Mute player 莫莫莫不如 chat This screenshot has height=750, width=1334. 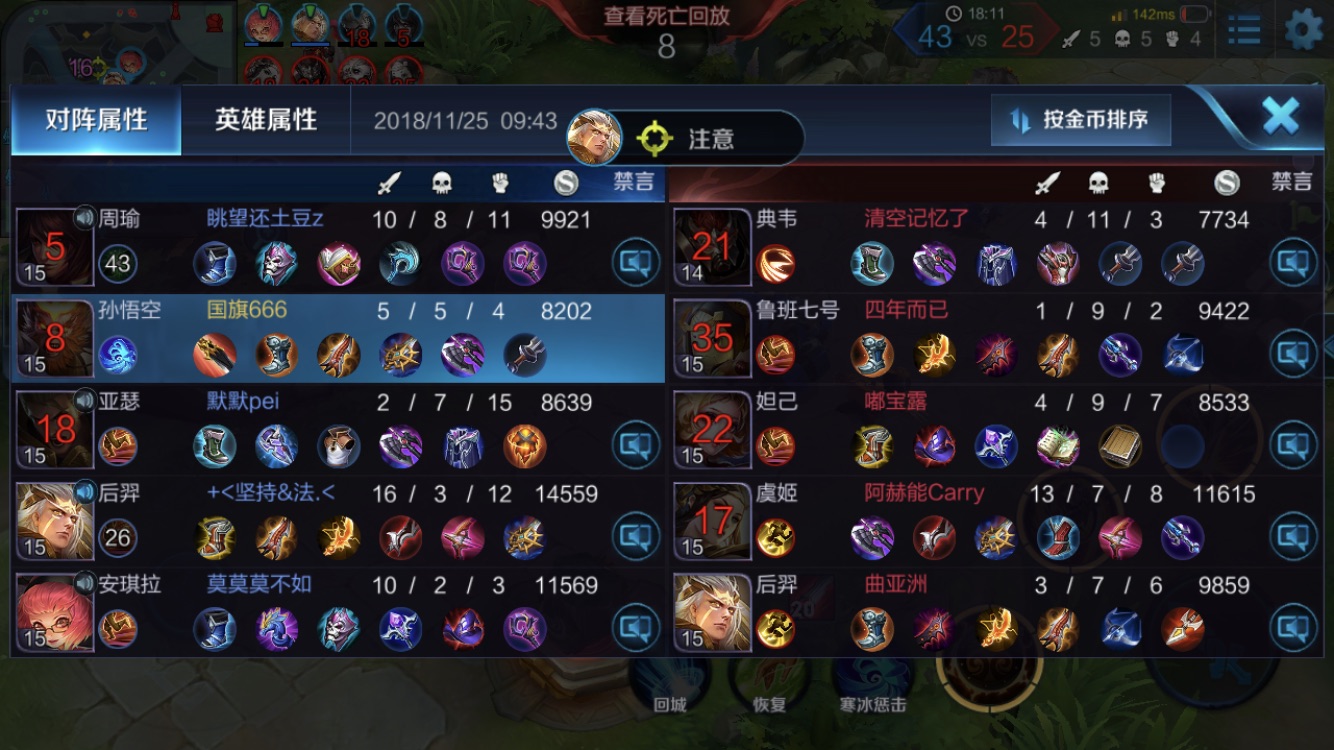click(636, 628)
